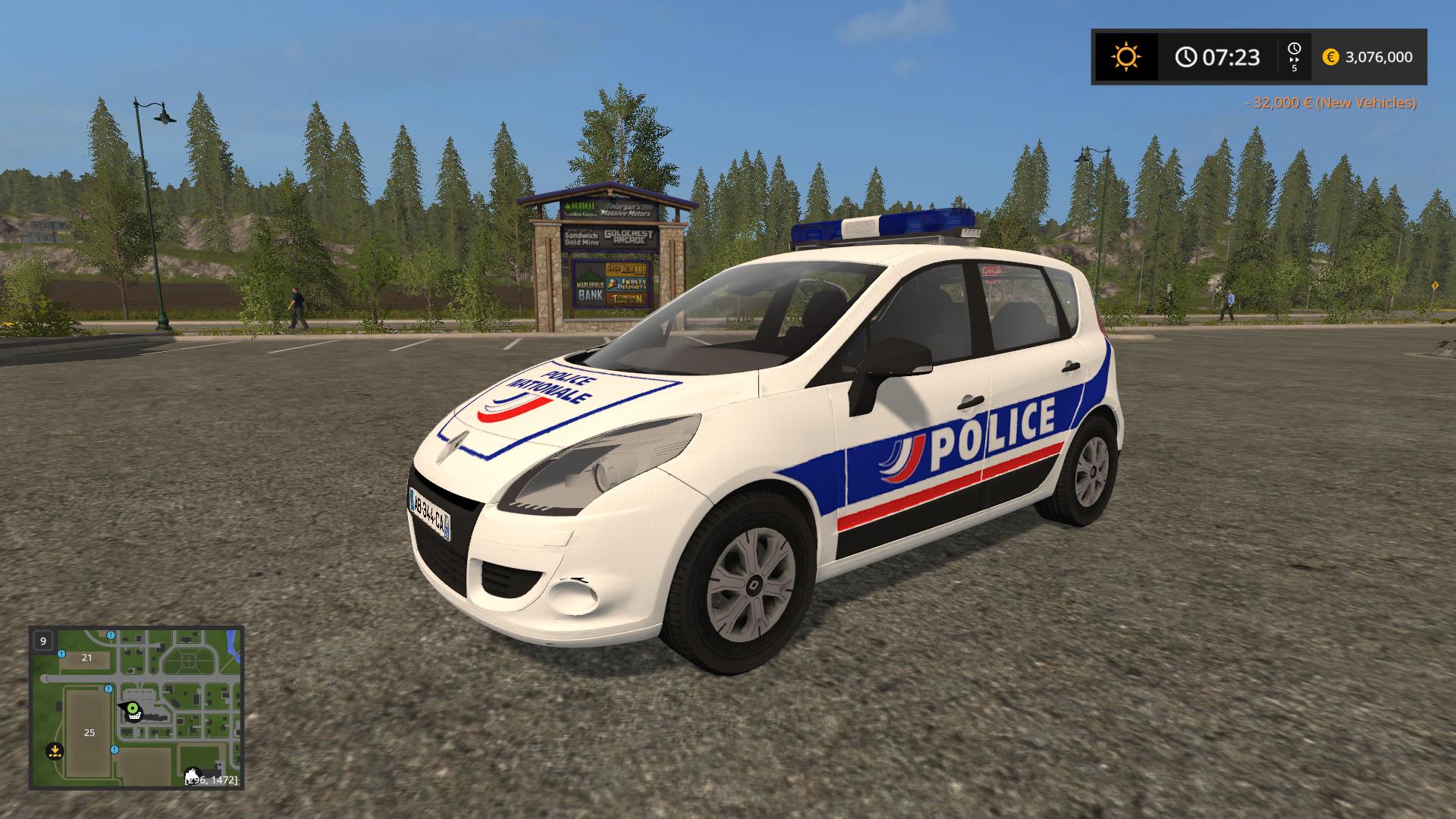Open the minimap of the town
The height and width of the screenshot is (819, 1456).
click(x=136, y=708)
